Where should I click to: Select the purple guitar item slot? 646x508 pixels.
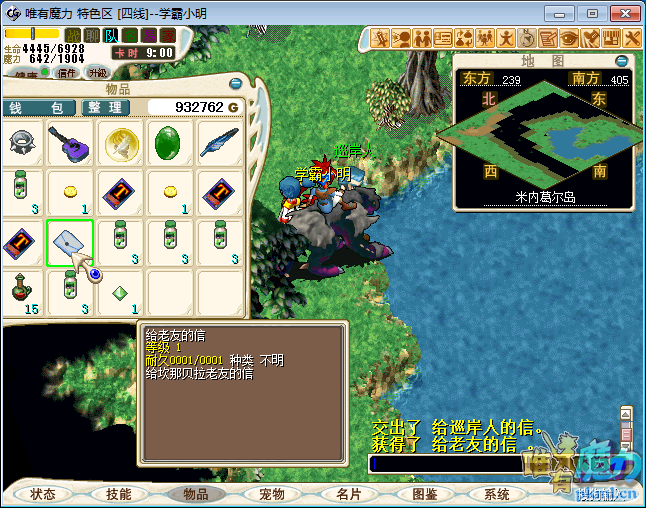70,144
